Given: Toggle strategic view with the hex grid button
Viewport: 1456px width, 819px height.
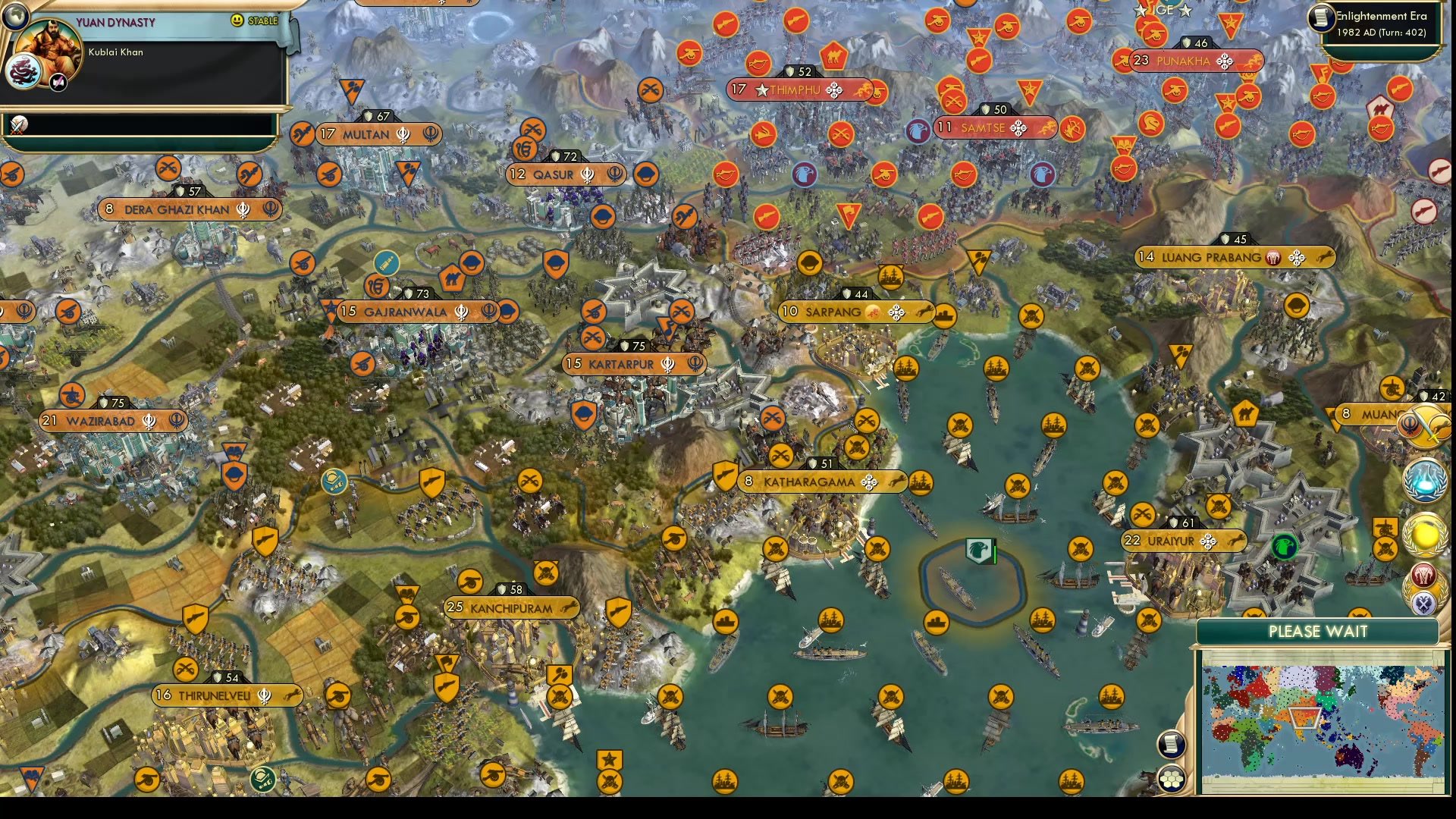Looking at the screenshot, I should [1172, 780].
